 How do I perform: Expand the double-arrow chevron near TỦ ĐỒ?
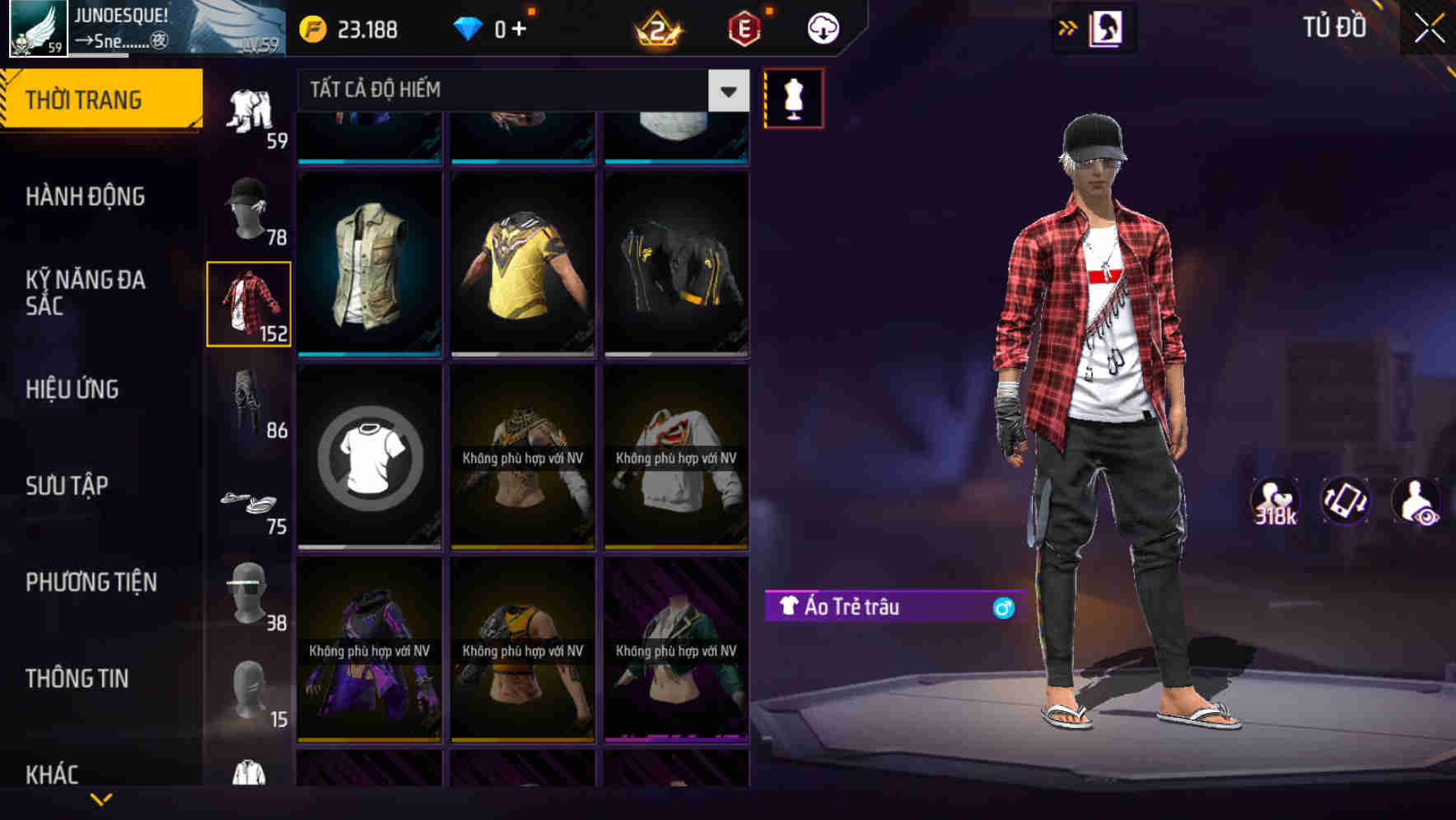pyautogui.click(x=1067, y=27)
